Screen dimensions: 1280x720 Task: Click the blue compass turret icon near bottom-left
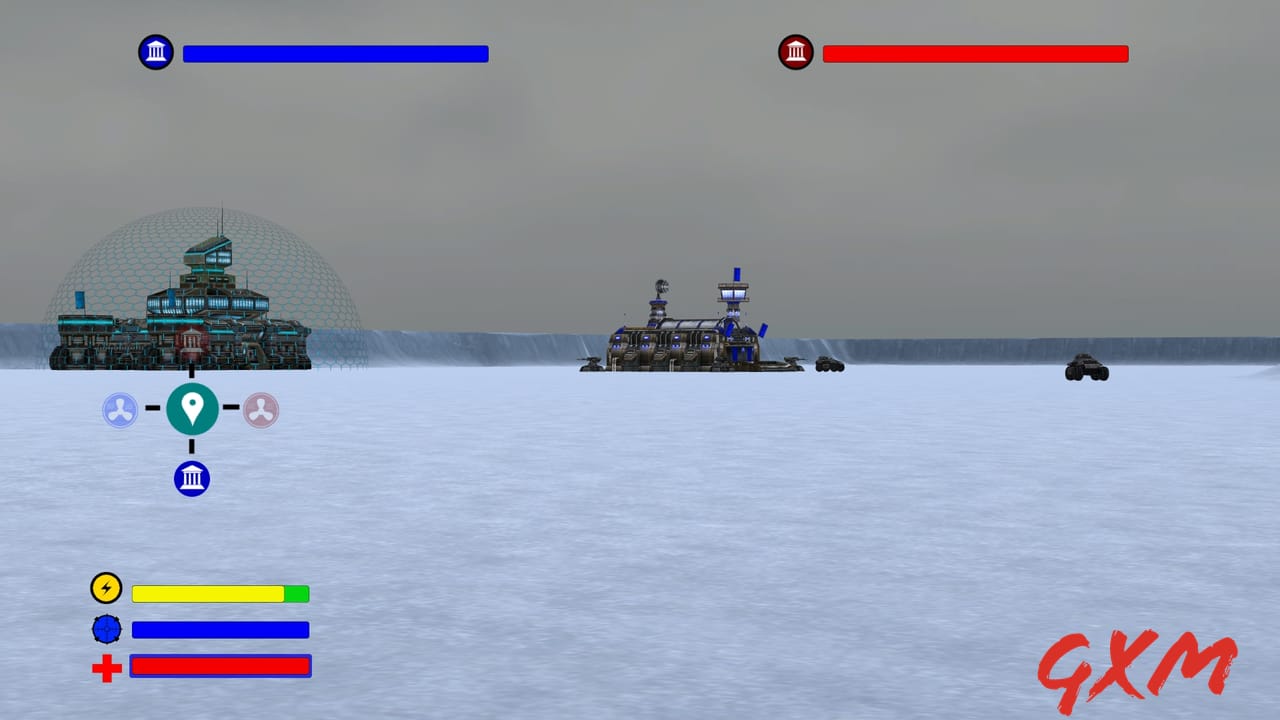(x=106, y=629)
